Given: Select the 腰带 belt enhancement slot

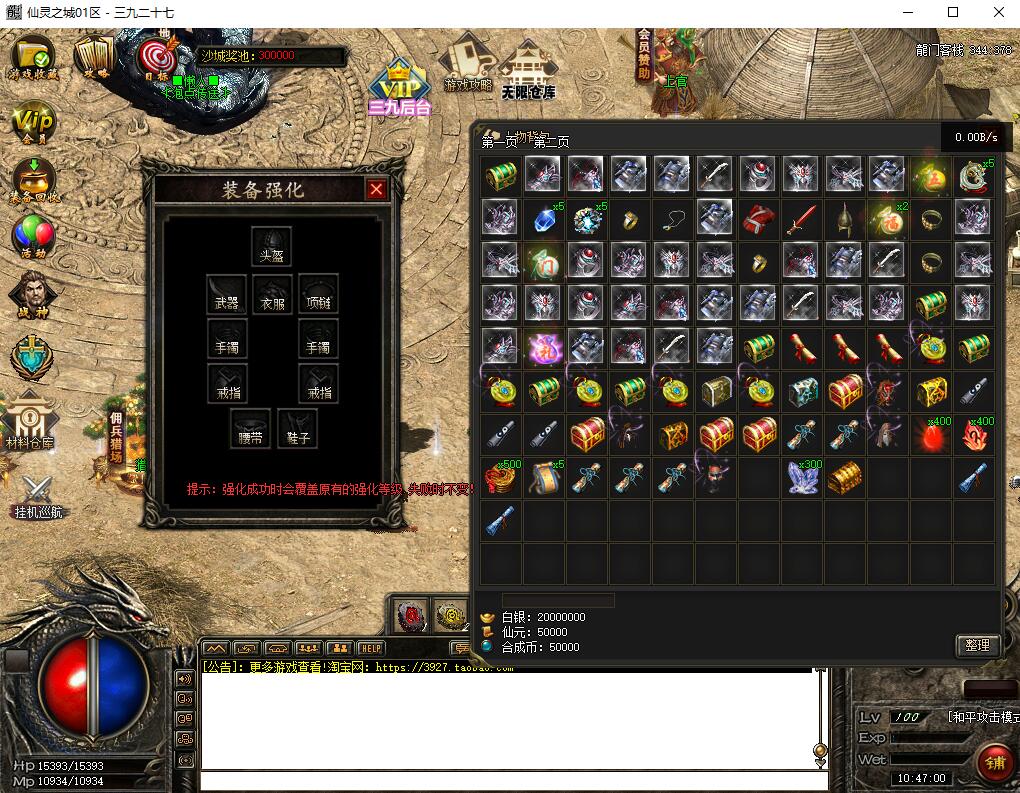Looking at the screenshot, I should click(250, 428).
